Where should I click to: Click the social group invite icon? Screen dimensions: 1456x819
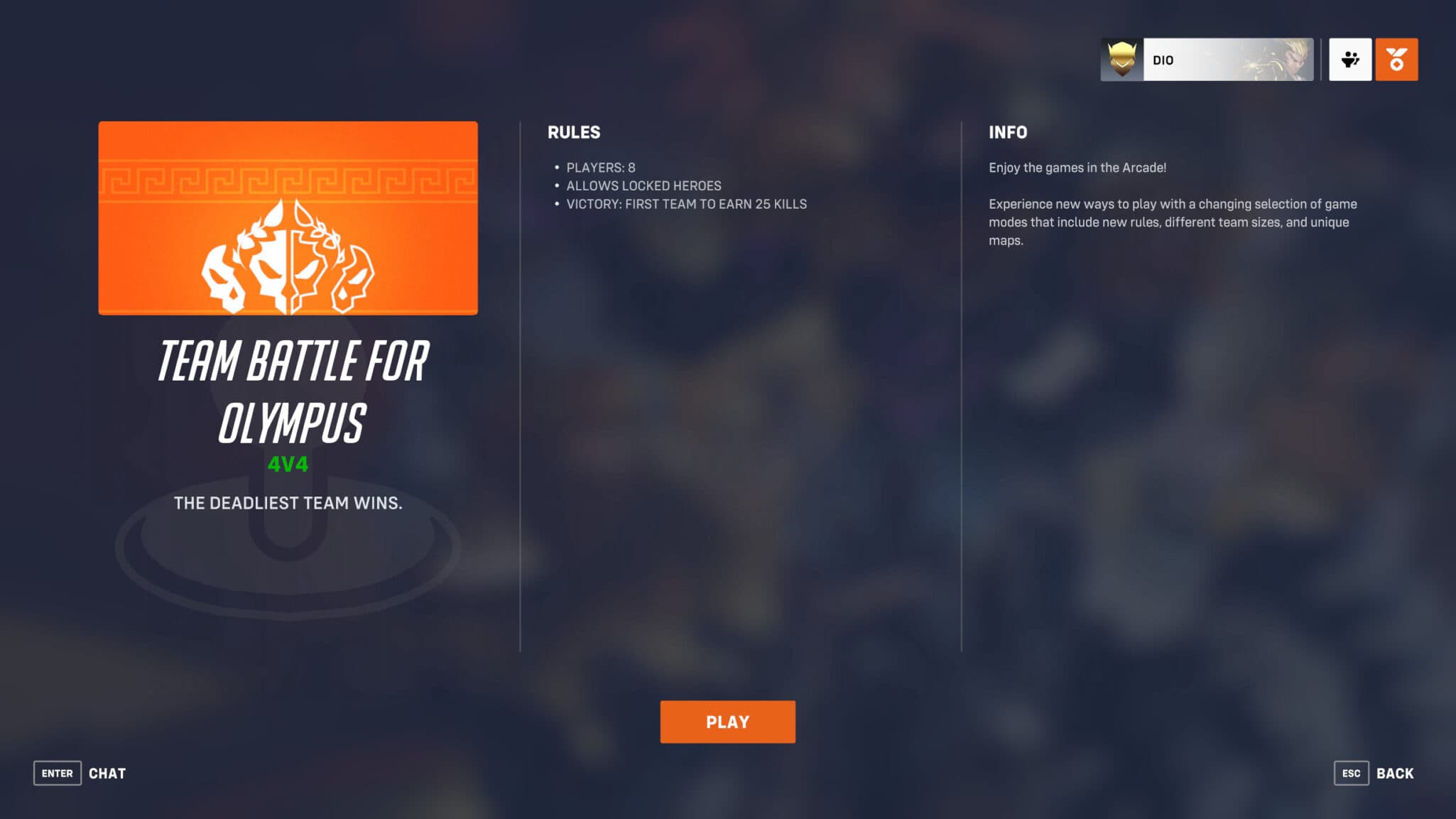pos(1350,59)
